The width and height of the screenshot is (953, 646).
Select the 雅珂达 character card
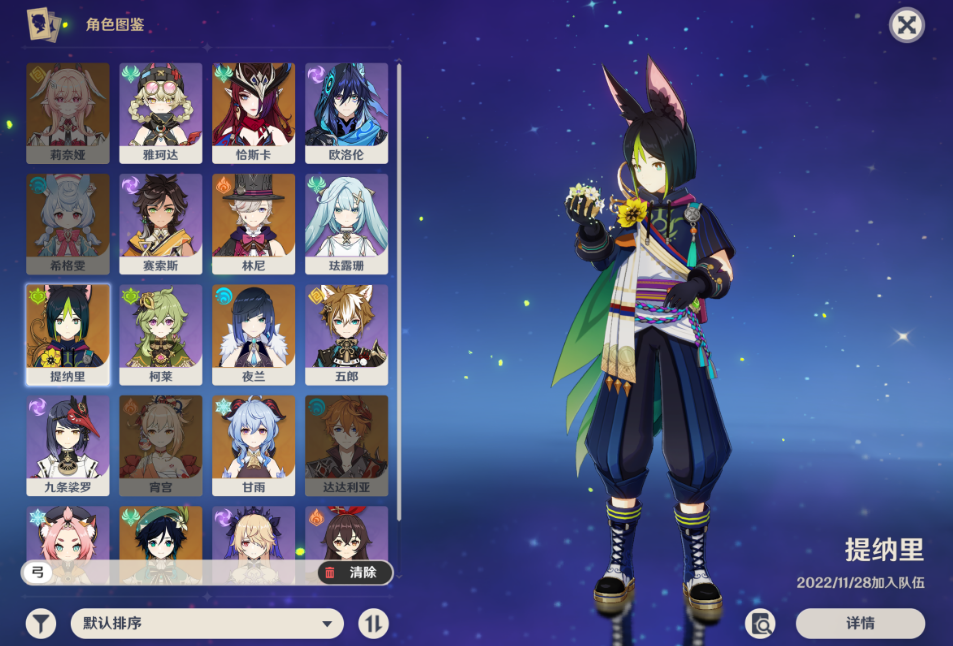click(161, 112)
